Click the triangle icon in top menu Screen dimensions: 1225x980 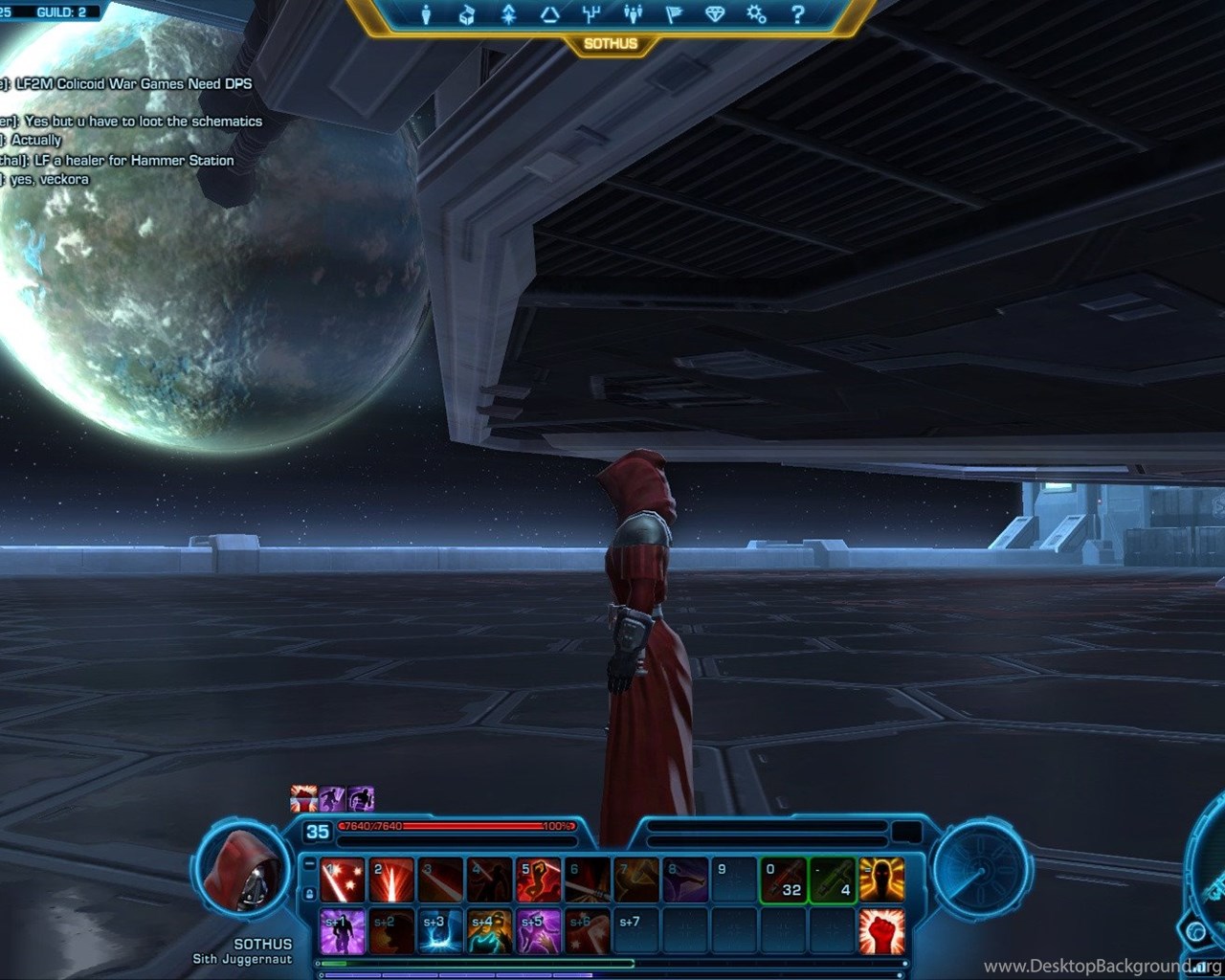pos(549,14)
